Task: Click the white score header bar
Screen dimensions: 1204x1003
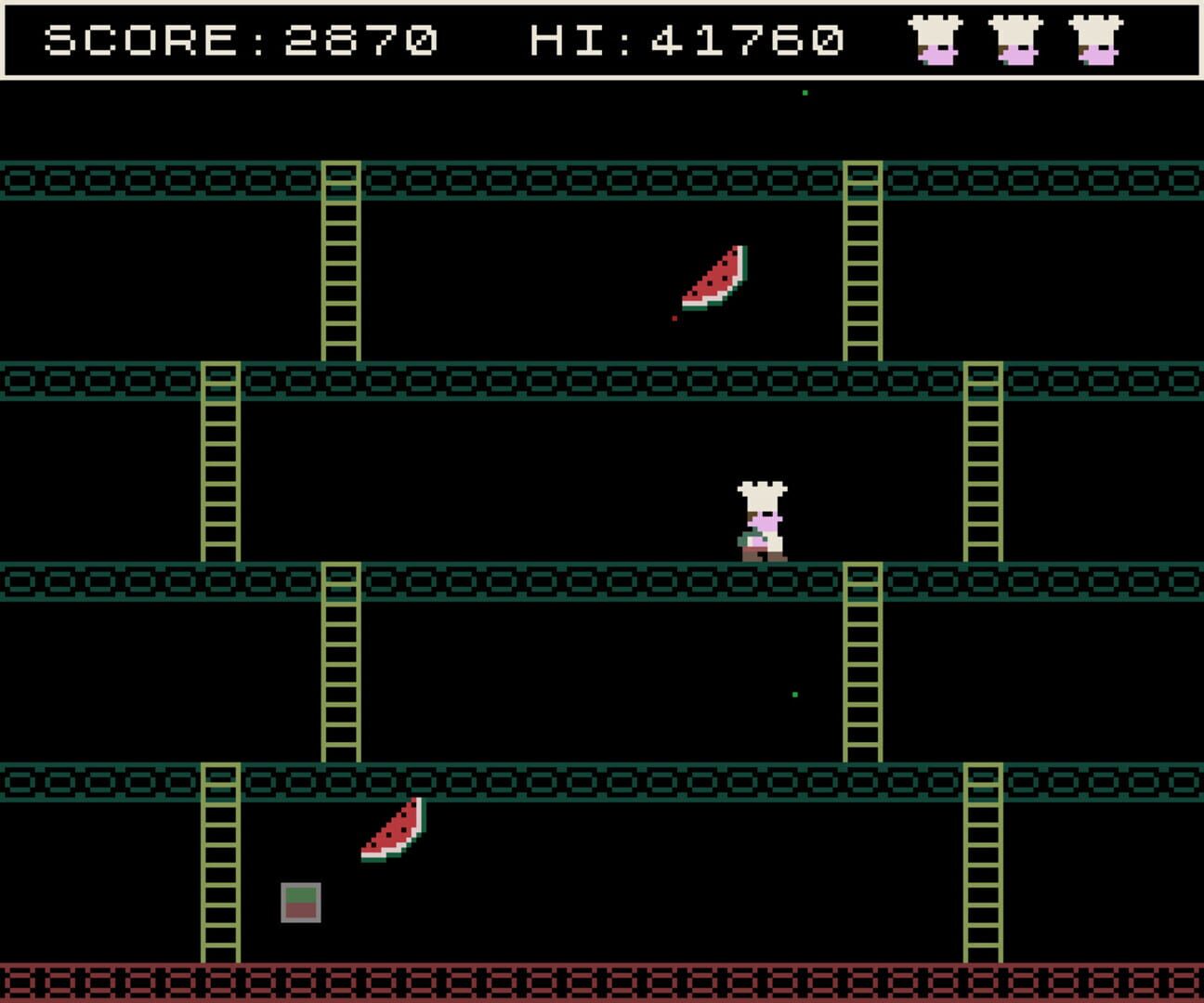Action: click(x=602, y=40)
